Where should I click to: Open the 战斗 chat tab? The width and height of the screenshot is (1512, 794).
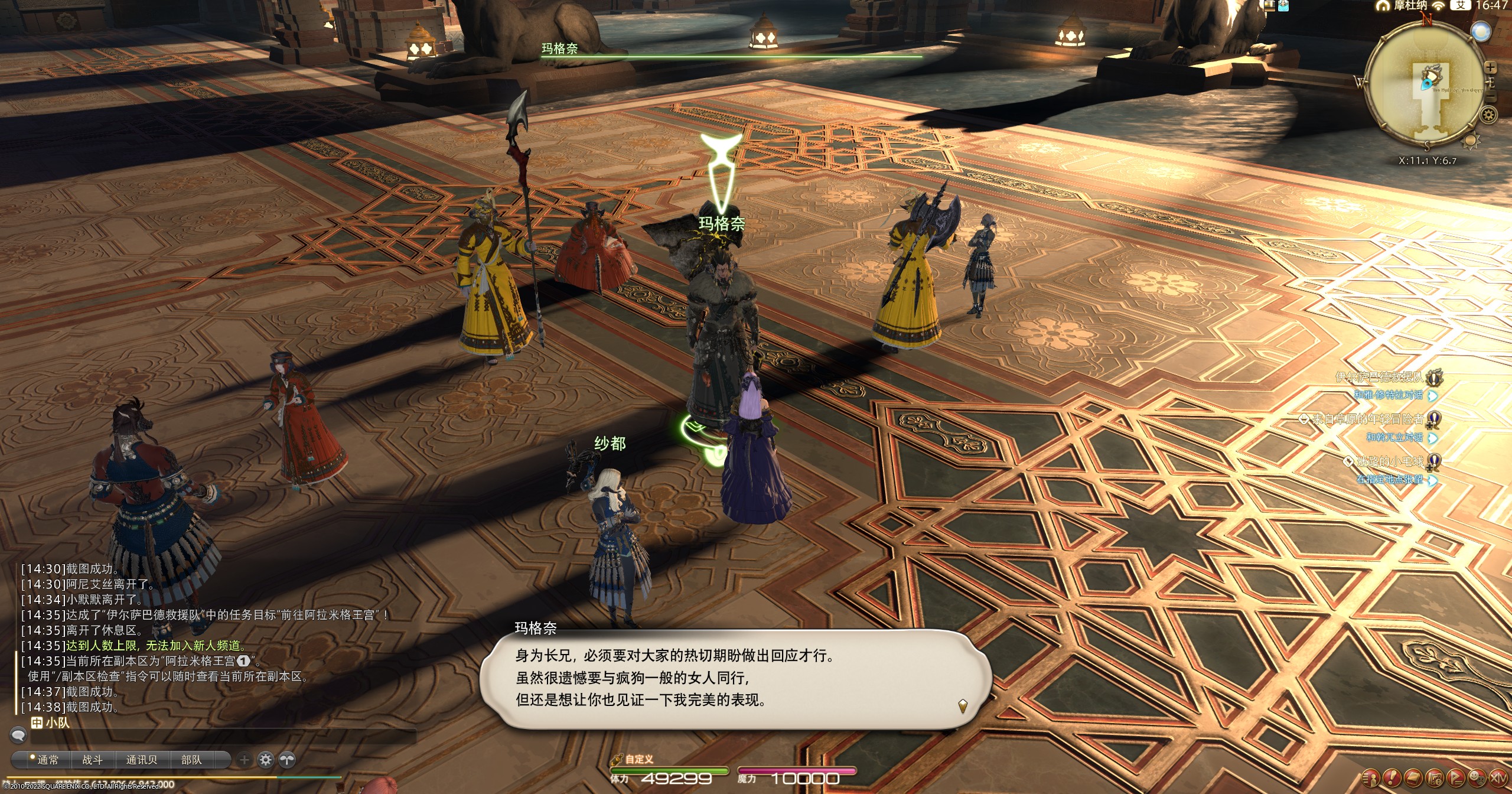click(92, 760)
